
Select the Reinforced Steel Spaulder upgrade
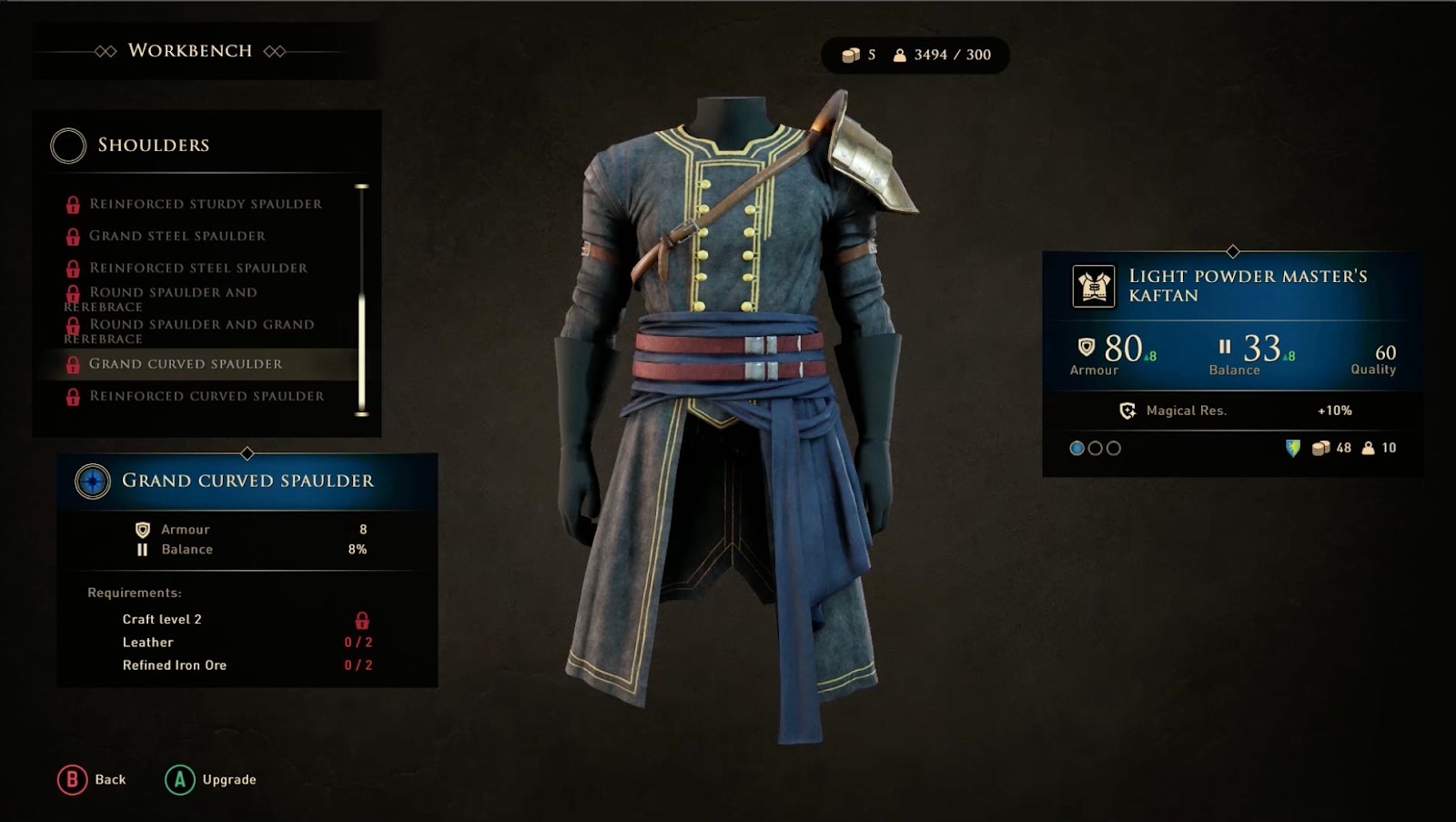[x=198, y=268]
